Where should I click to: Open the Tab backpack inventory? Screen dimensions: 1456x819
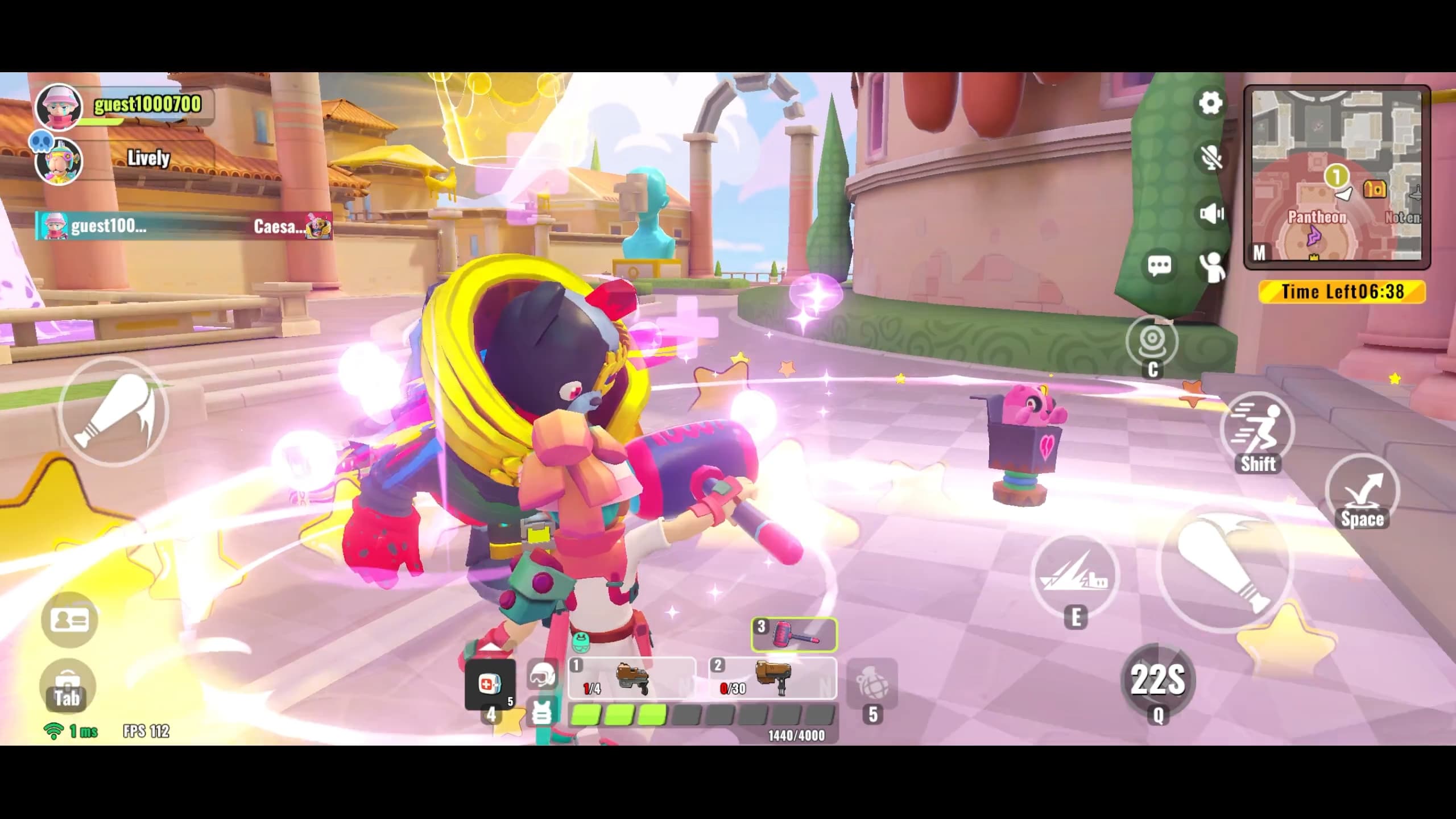pyautogui.click(x=68, y=686)
